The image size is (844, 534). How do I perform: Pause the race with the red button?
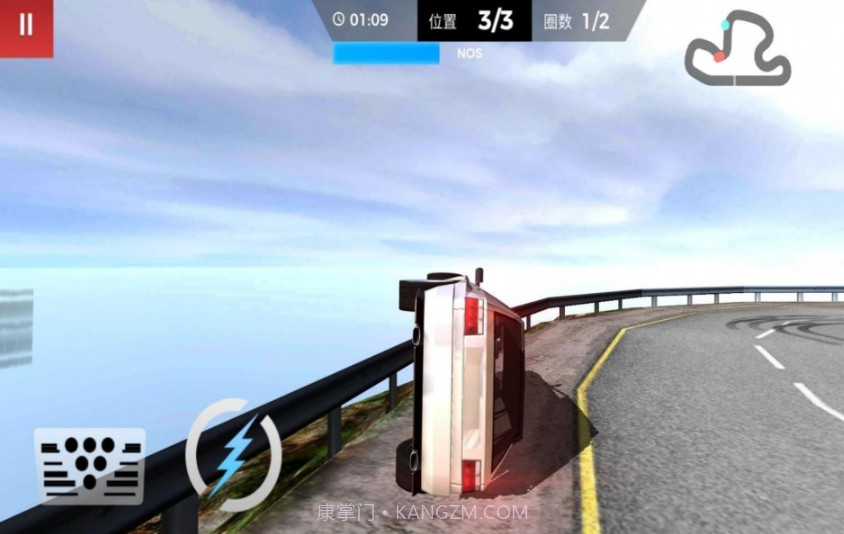(26, 26)
